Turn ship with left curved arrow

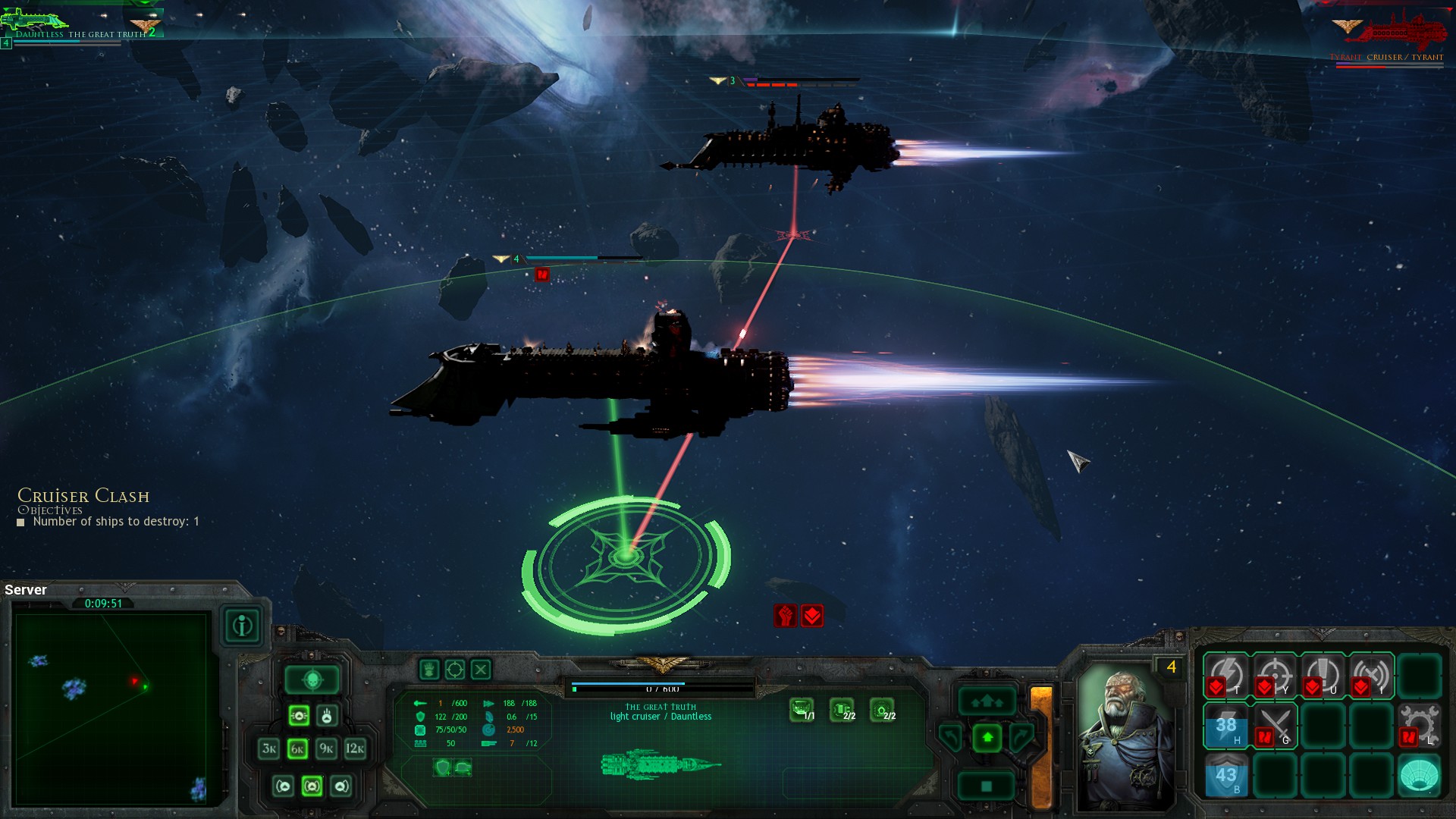(951, 737)
